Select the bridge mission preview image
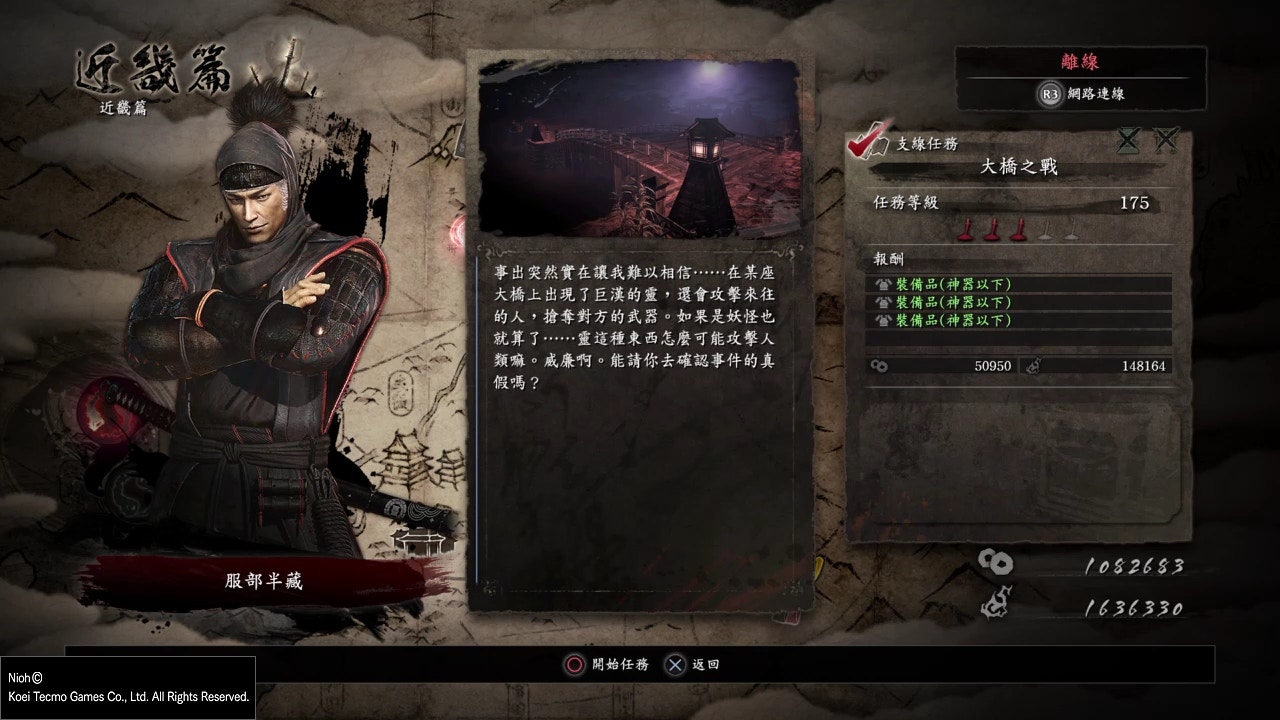The width and height of the screenshot is (1280, 720). 639,148
